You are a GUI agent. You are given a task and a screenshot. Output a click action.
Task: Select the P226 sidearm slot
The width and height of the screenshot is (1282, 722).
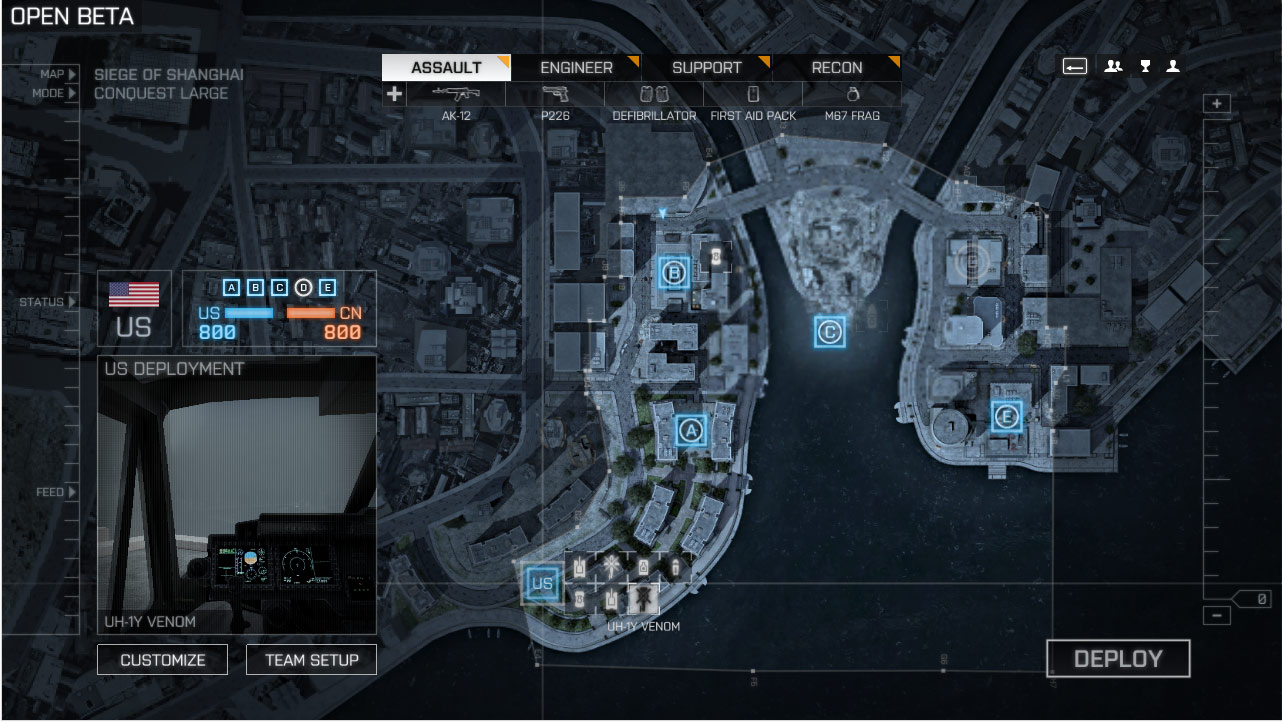click(x=555, y=101)
